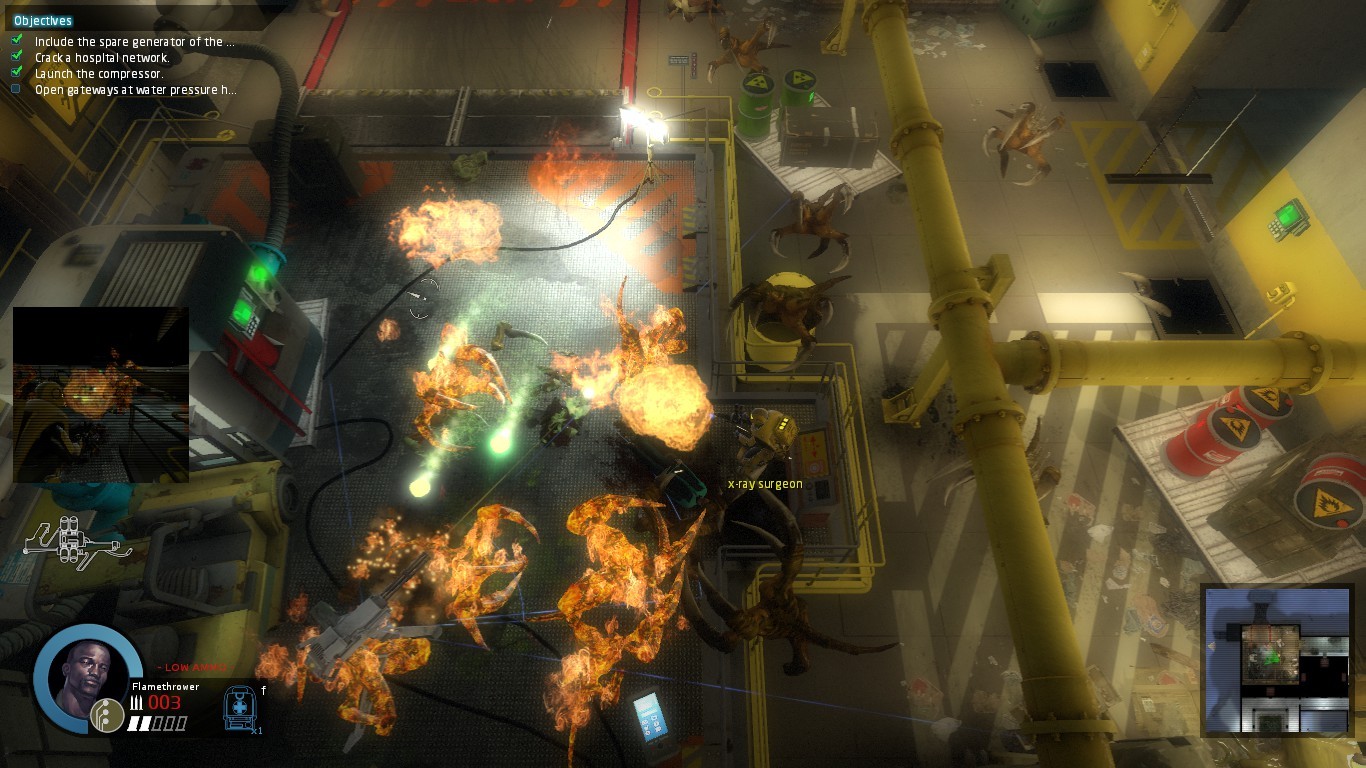Click the picture-in-picture camera view
Viewport: 1366px width, 768px height.
[100, 395]
